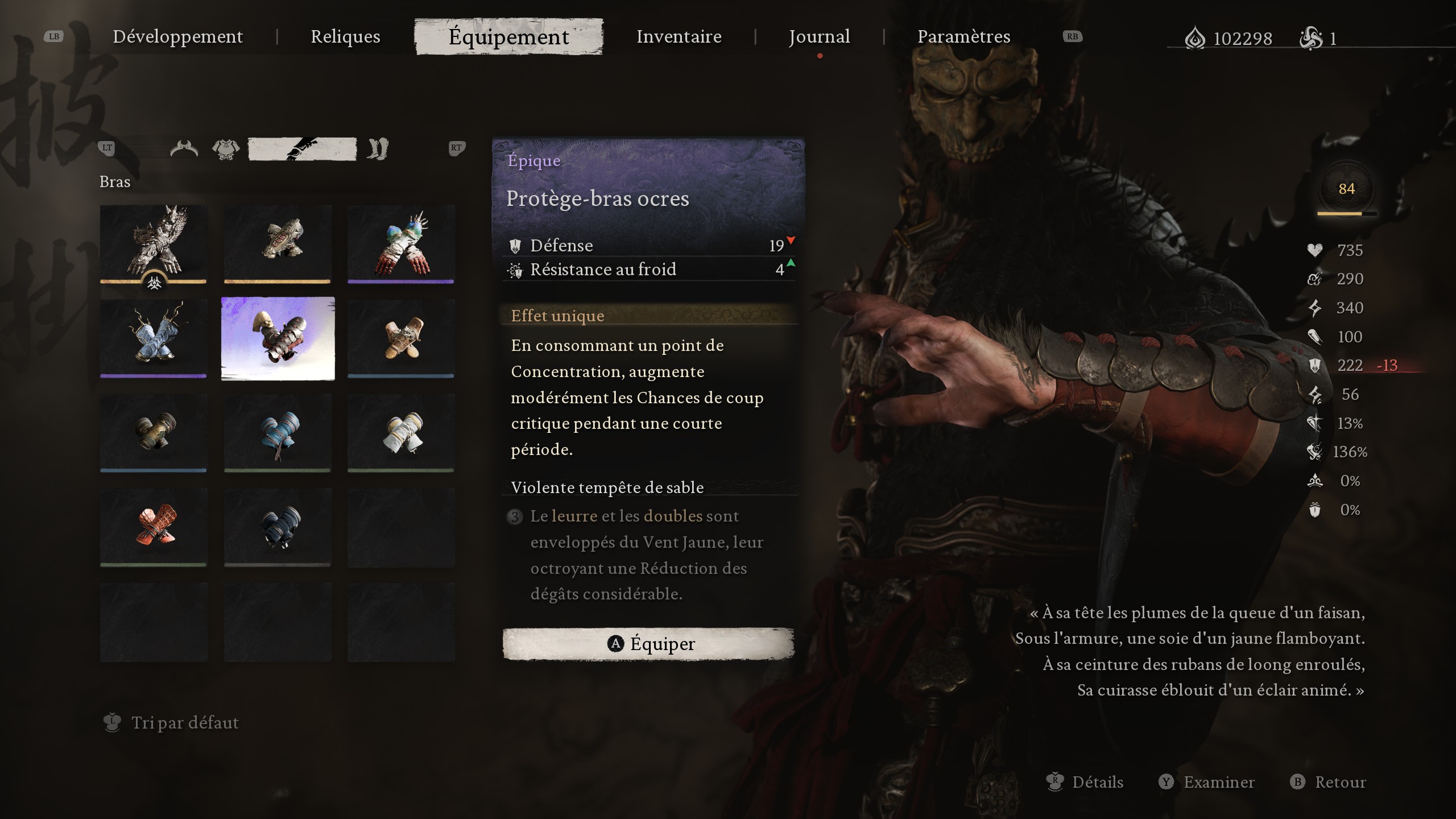Viewport: 1456px width, 819px height.
Task: Equip the Protège-bras ocres with Équiper
Action: pos(648,644)
